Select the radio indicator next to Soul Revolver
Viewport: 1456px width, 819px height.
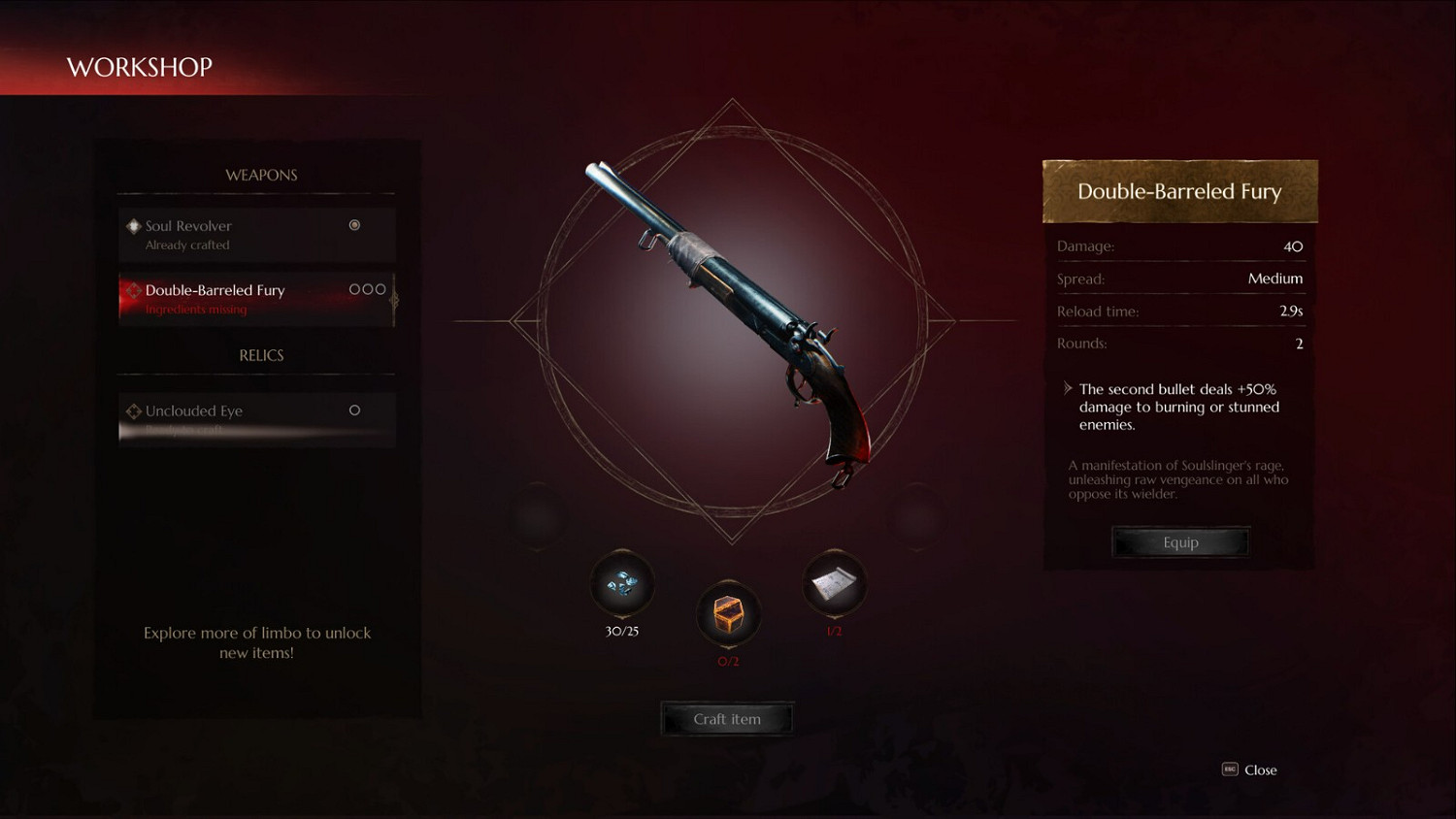(354, 224)
